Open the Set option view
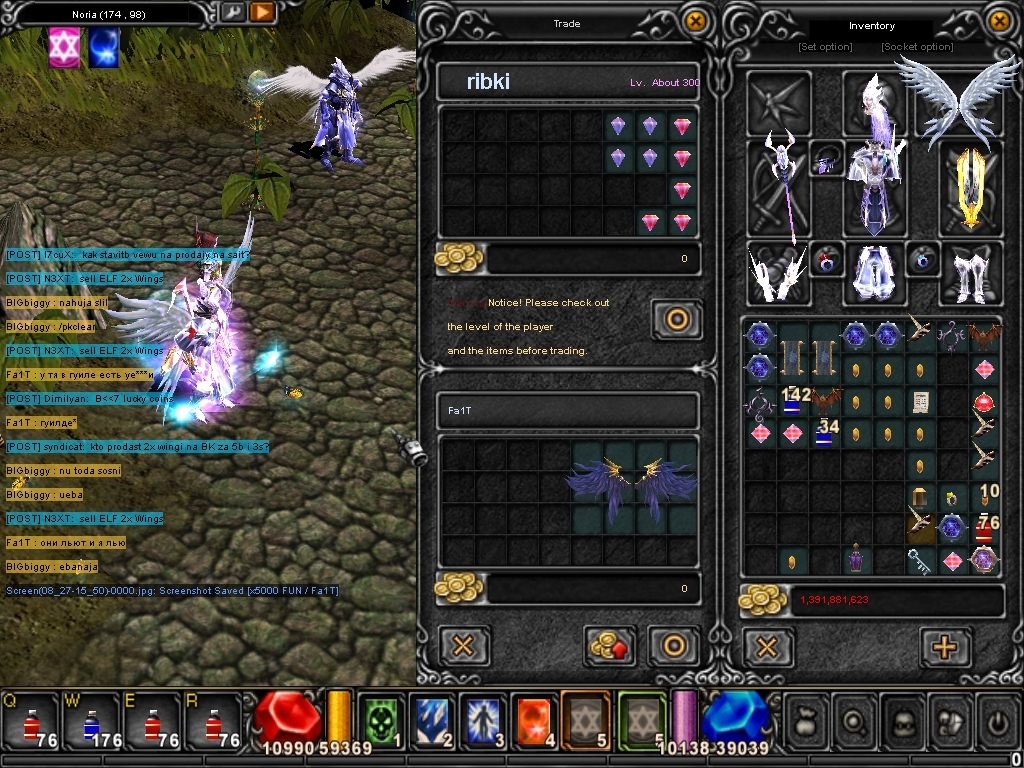 825,47
